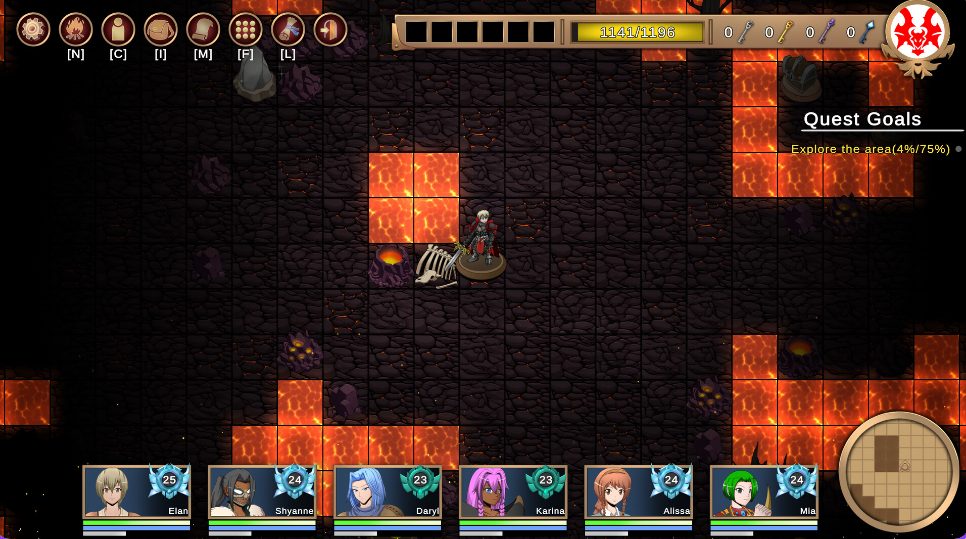Select the Explore the area quest goal
The height and width of the screenshot is (539, 966).
[x=870, y=149]
